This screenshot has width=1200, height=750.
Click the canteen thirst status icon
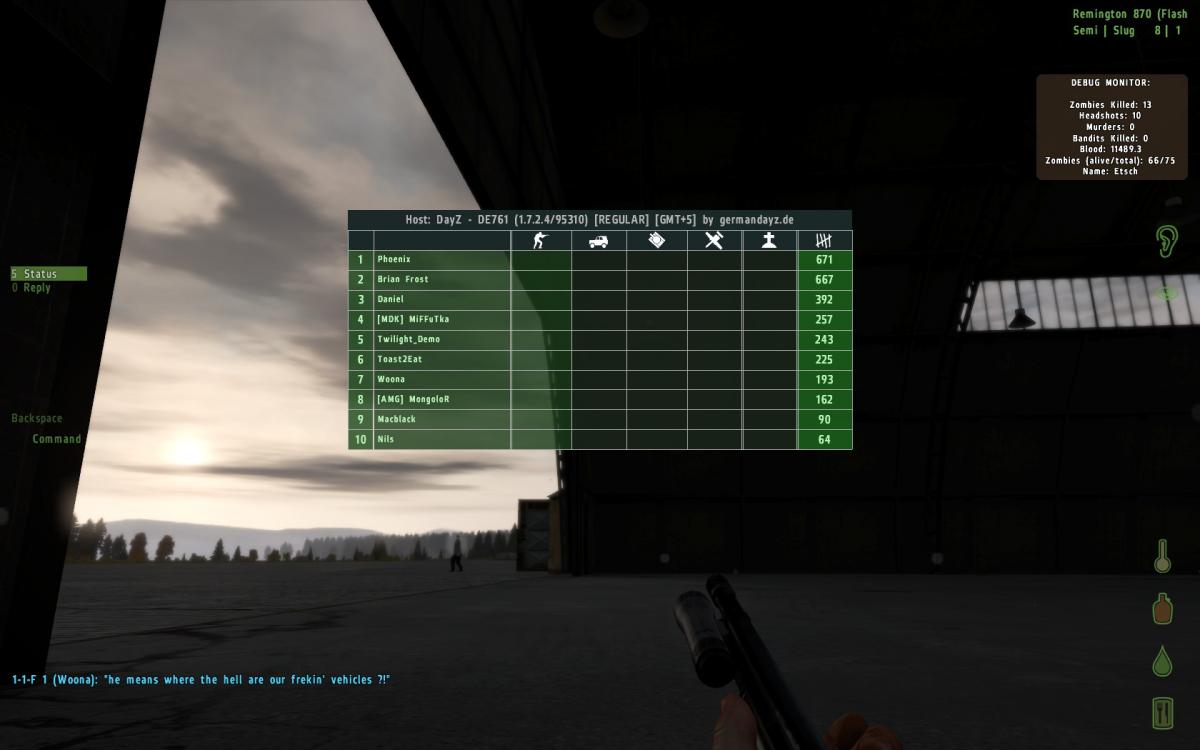tap(1162, 608)
